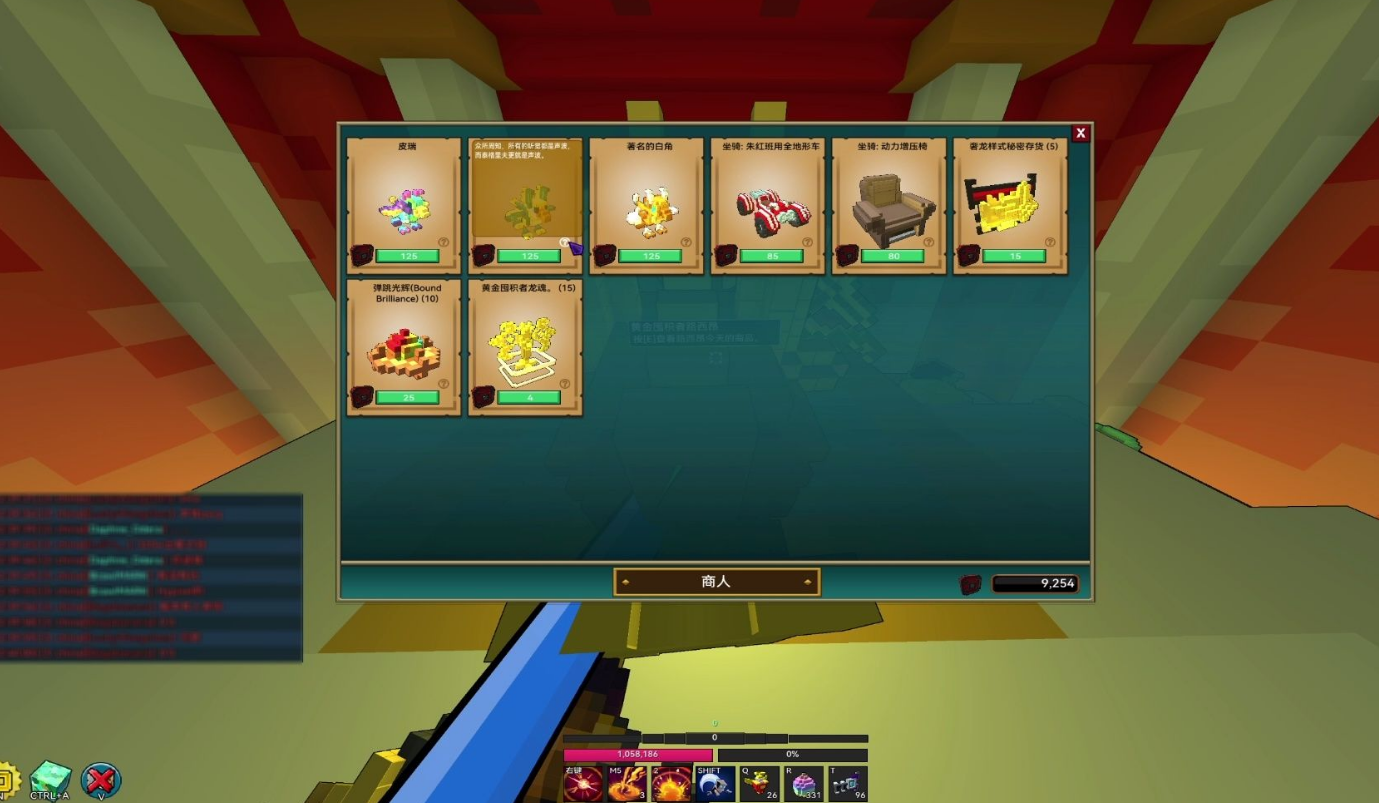
Task: Use the crescent moon dodge ability
Action: coord(716,783)
